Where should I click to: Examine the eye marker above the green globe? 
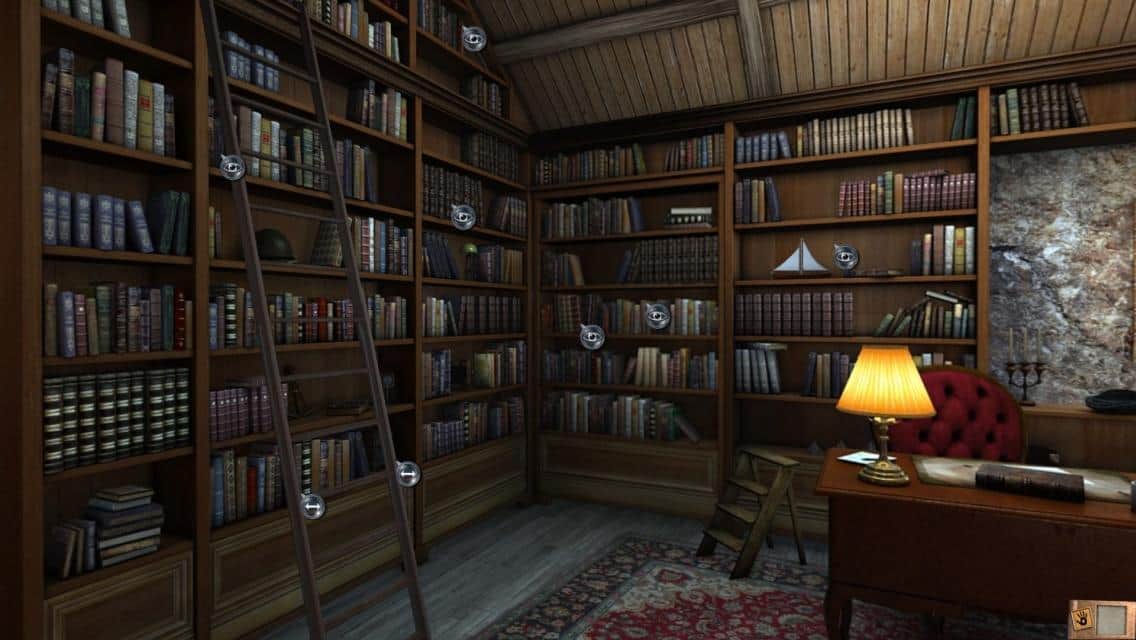pos(462,216)
